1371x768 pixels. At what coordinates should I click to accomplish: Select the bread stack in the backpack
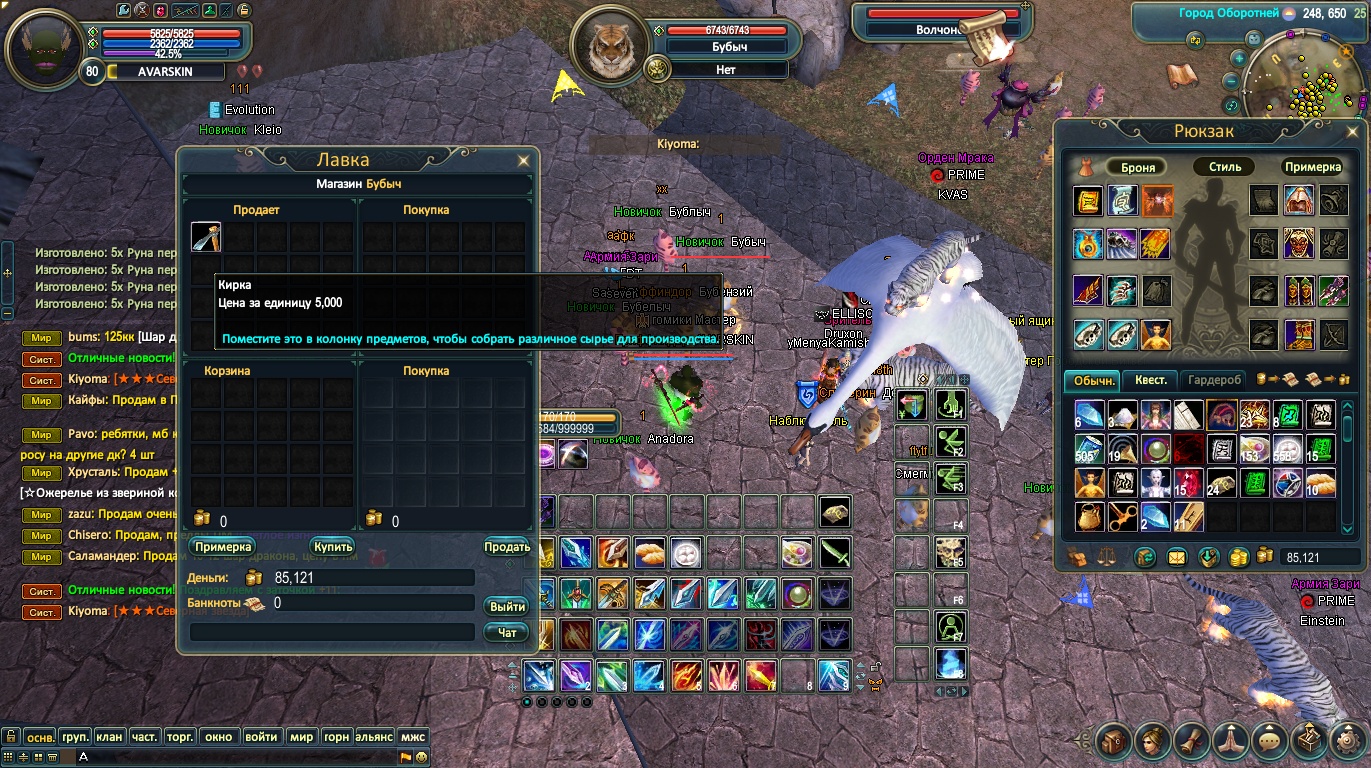tap(1320, 483)
